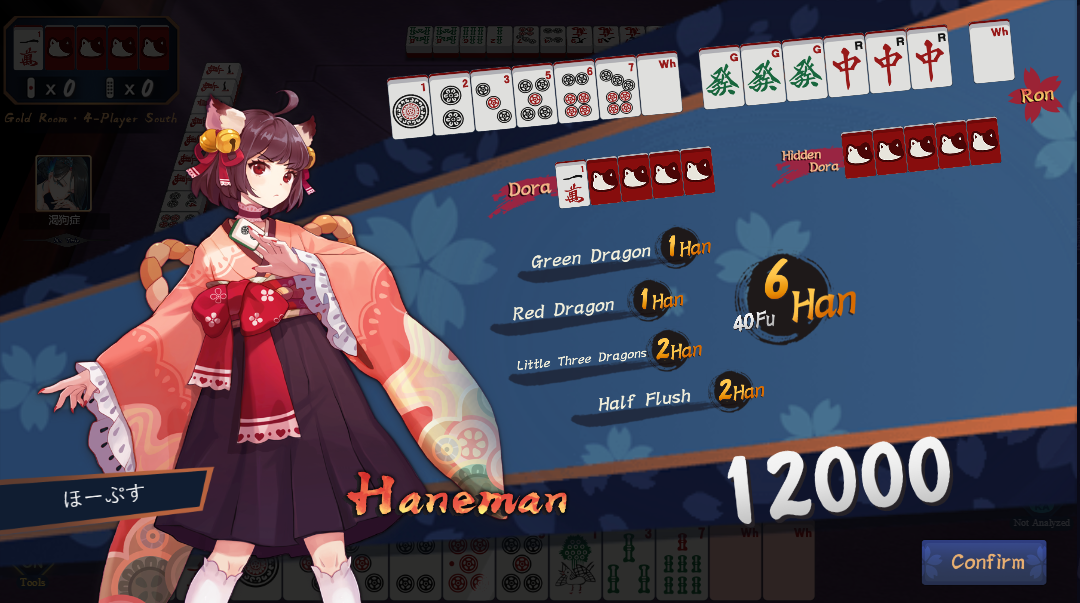This screenshot has width=1080, height=603.
Task: Confirm the Haneman win result
Action: 984,562
